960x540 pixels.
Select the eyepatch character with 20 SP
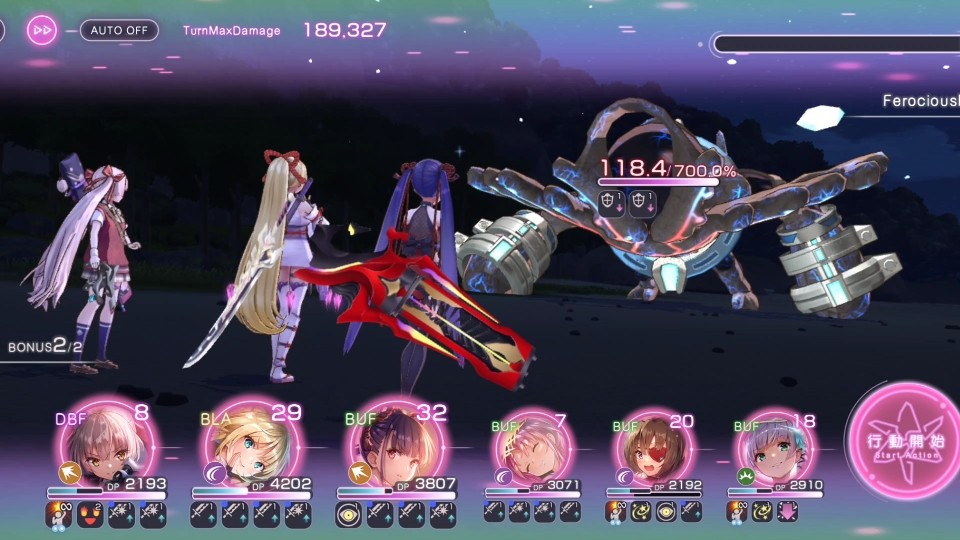click(x=650, y=449)
